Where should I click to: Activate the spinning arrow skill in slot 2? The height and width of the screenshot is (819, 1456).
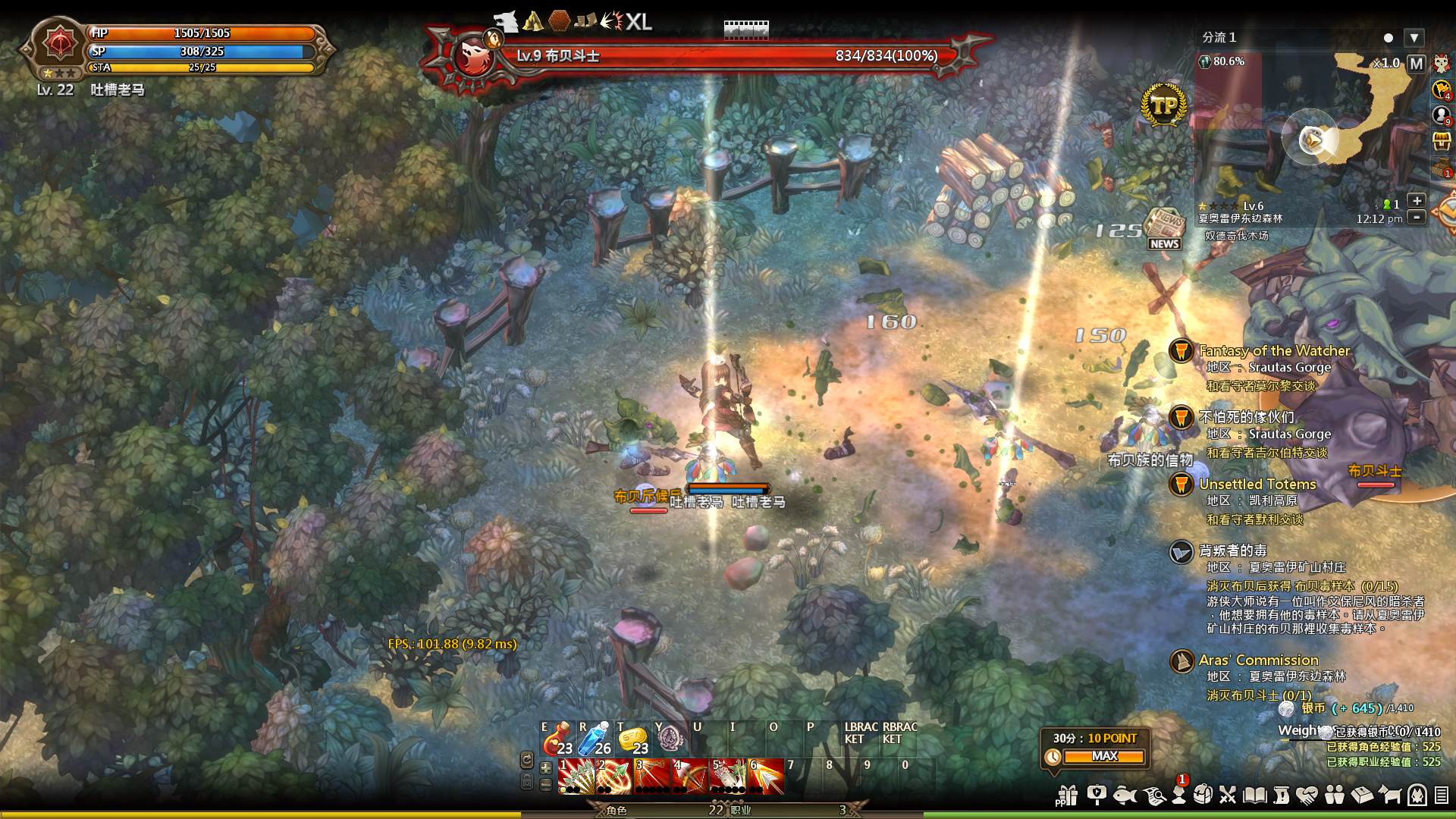click(x=613, y=776)
